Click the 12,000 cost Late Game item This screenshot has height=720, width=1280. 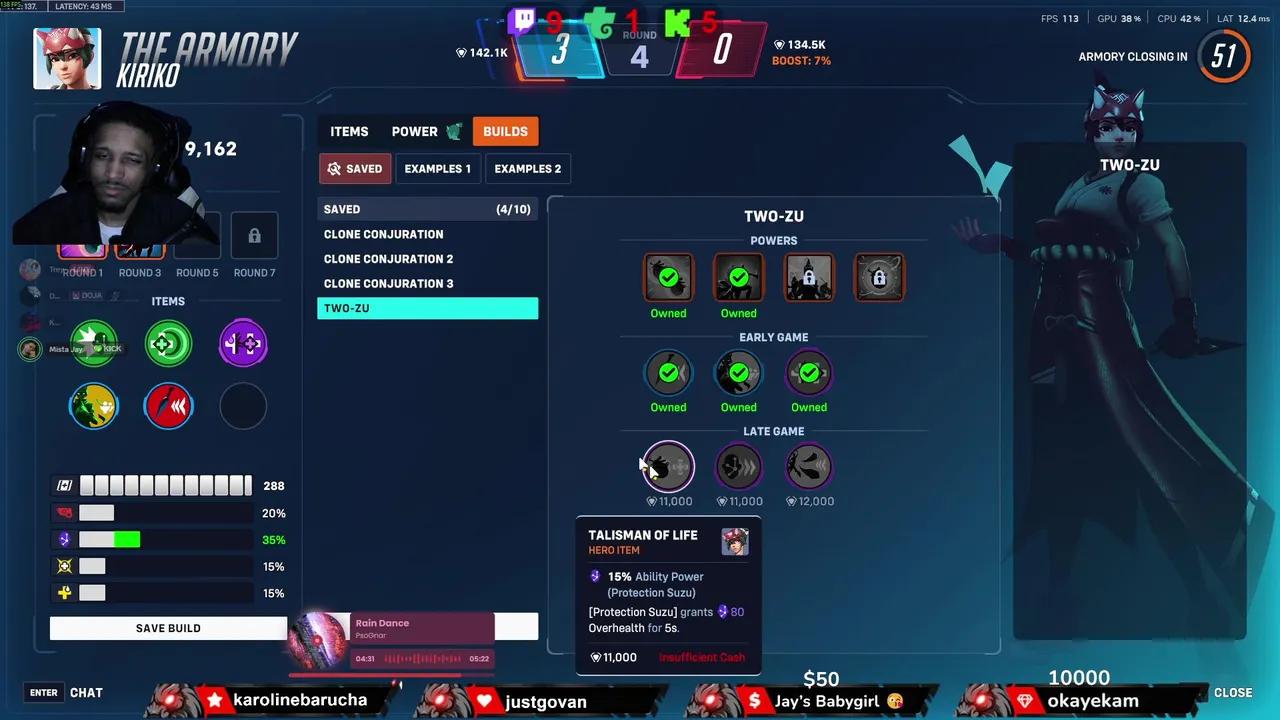coord(808,467)
